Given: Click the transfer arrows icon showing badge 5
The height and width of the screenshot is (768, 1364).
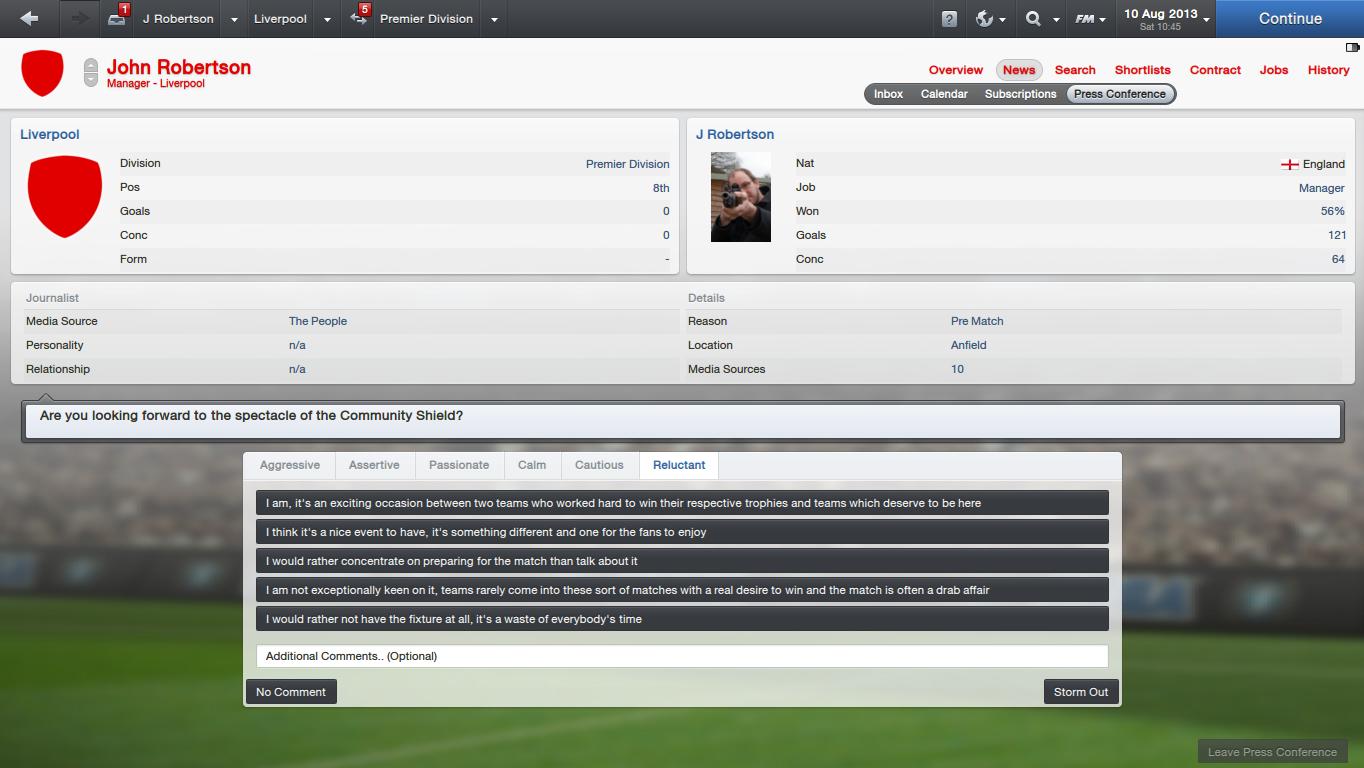Looking at the screenshot, I should click(357, 18).
